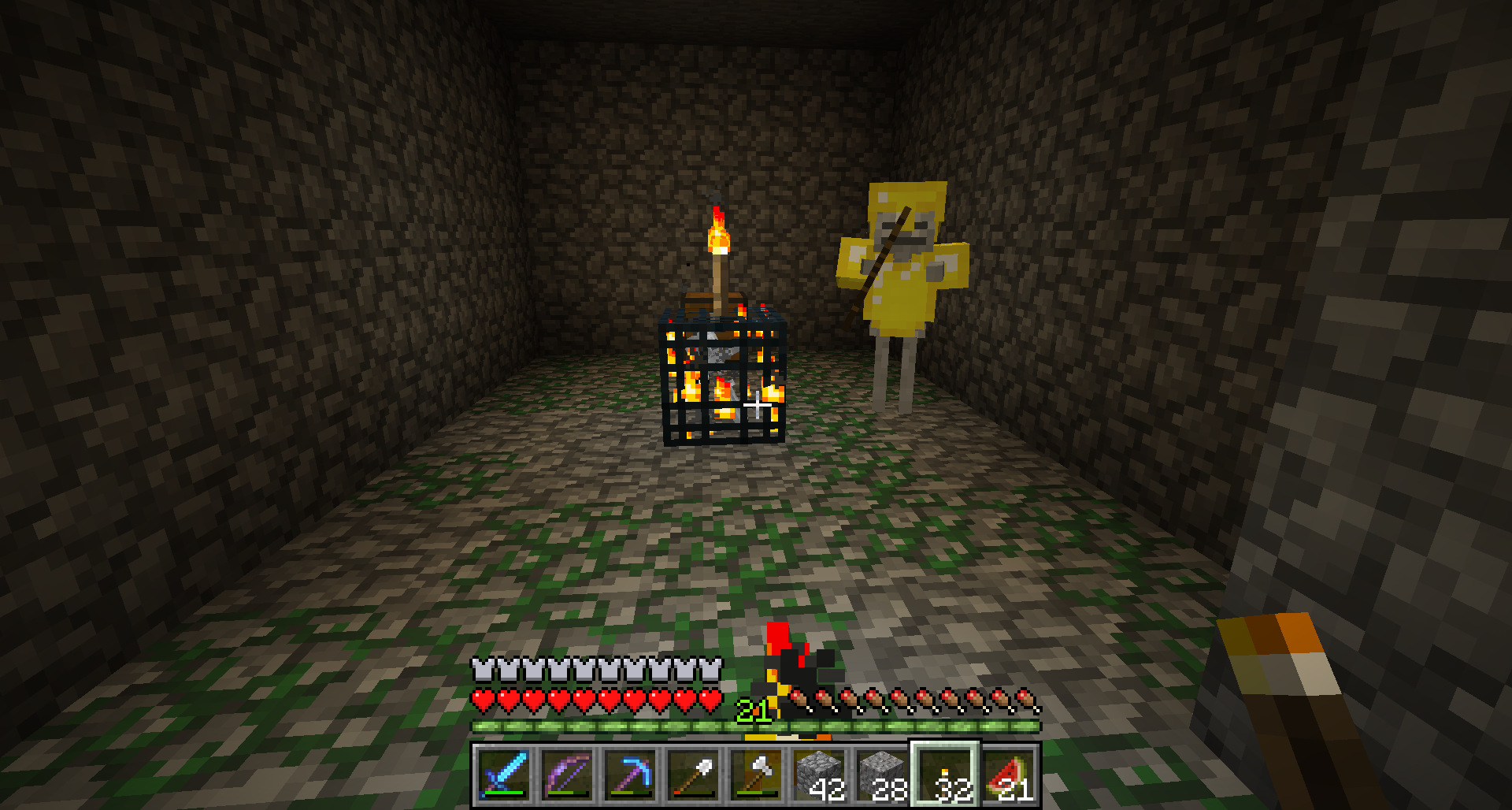This screenshot has width=1512, height=810.
Task: Choose the diamond pickaxe in the hotbar
Action: 630,775
